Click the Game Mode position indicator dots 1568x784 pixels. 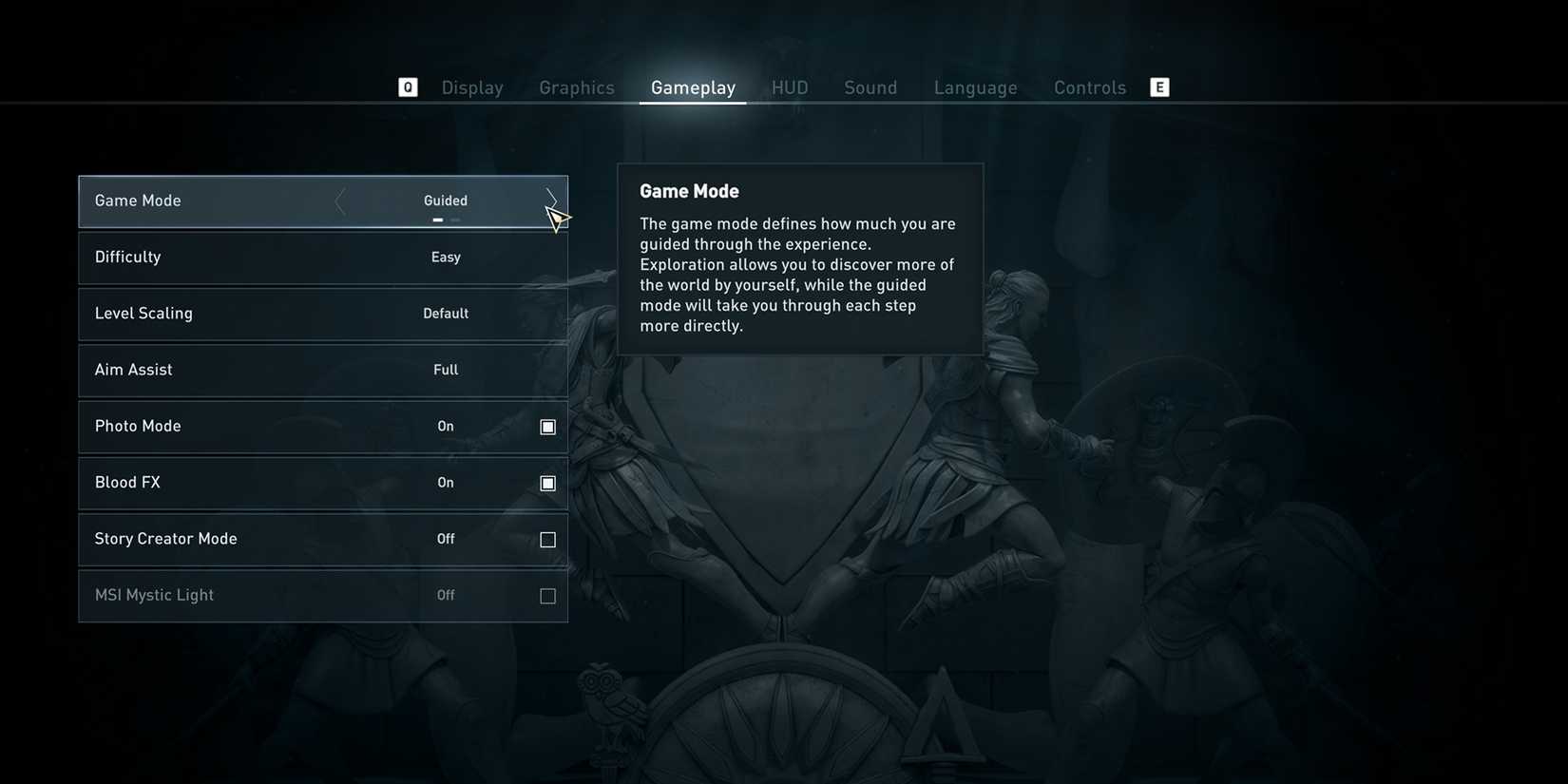[x=446, y=219]
